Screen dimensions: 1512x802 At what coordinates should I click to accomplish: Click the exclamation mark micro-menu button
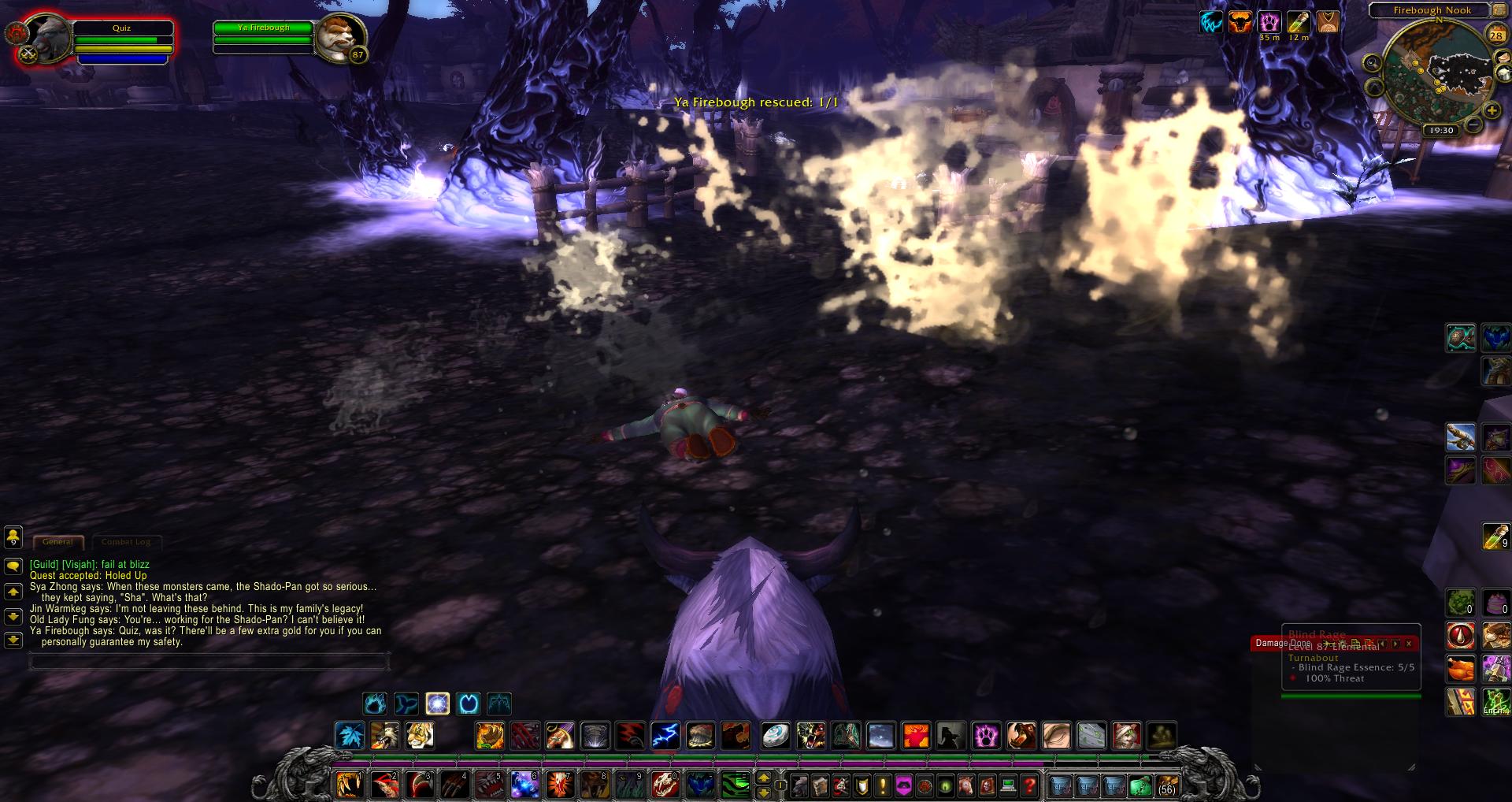[x=884, y=786]
